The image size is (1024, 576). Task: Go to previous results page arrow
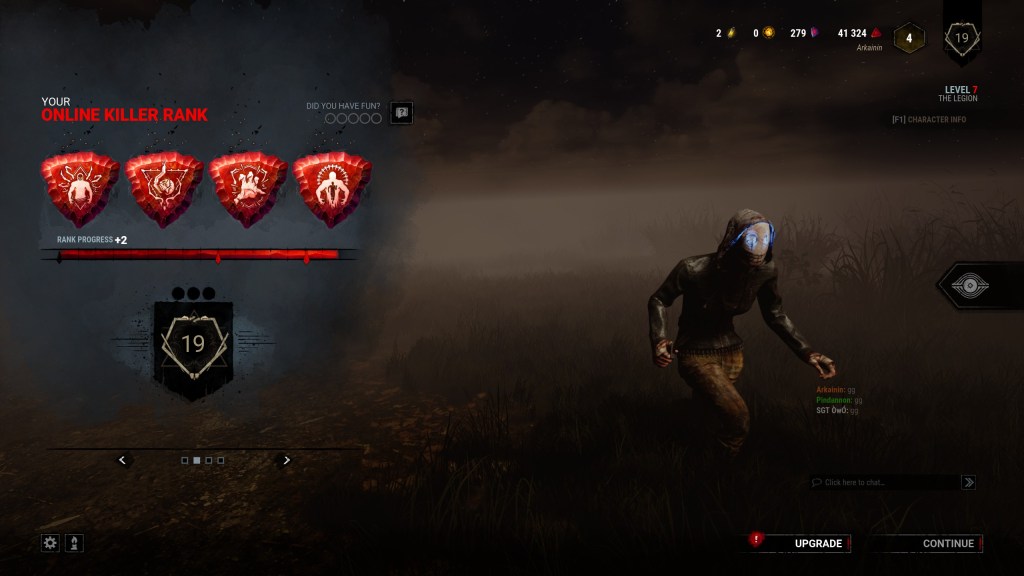122,460
